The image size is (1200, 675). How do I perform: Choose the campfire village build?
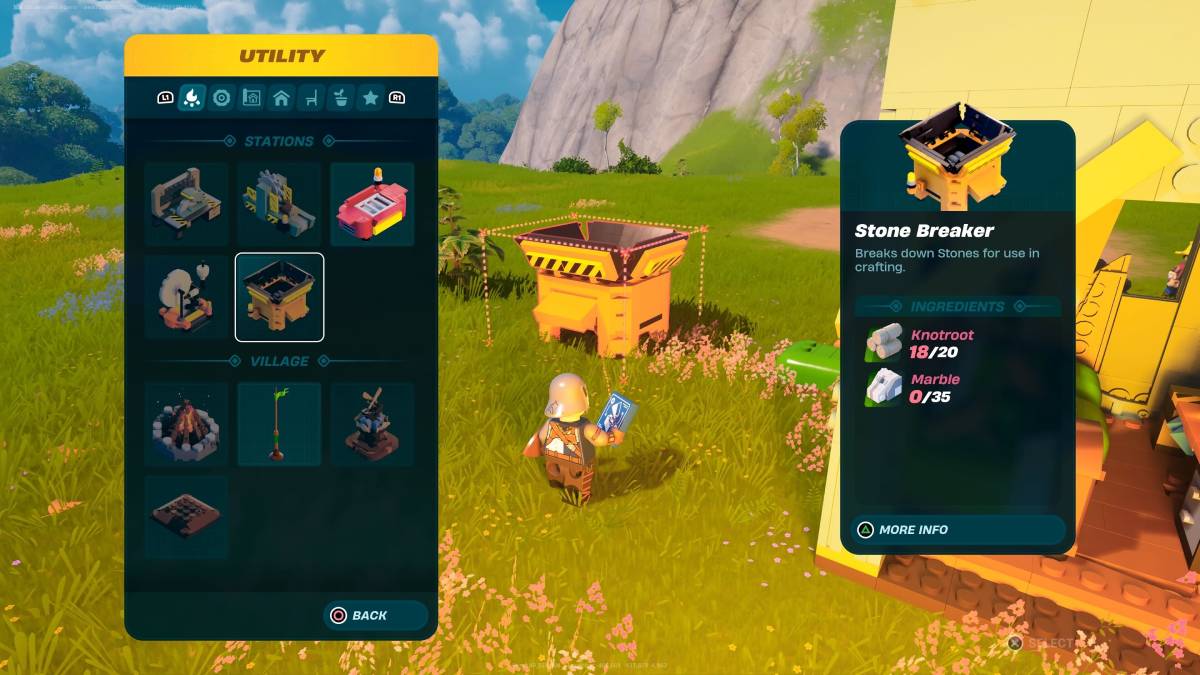[186, 424]
